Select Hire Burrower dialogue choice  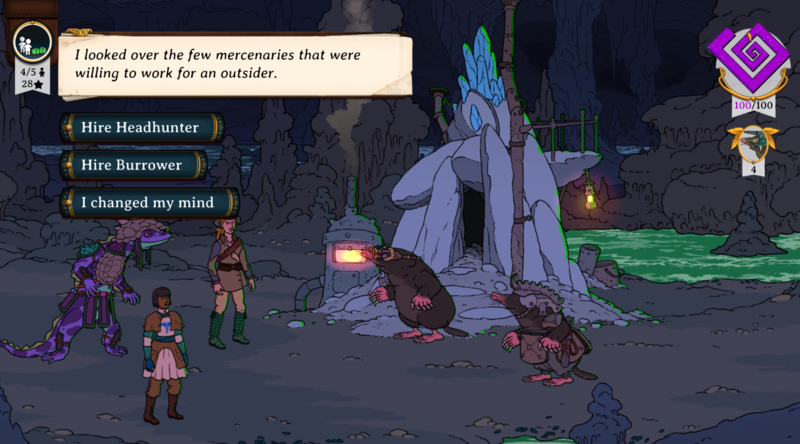(132, 165)
